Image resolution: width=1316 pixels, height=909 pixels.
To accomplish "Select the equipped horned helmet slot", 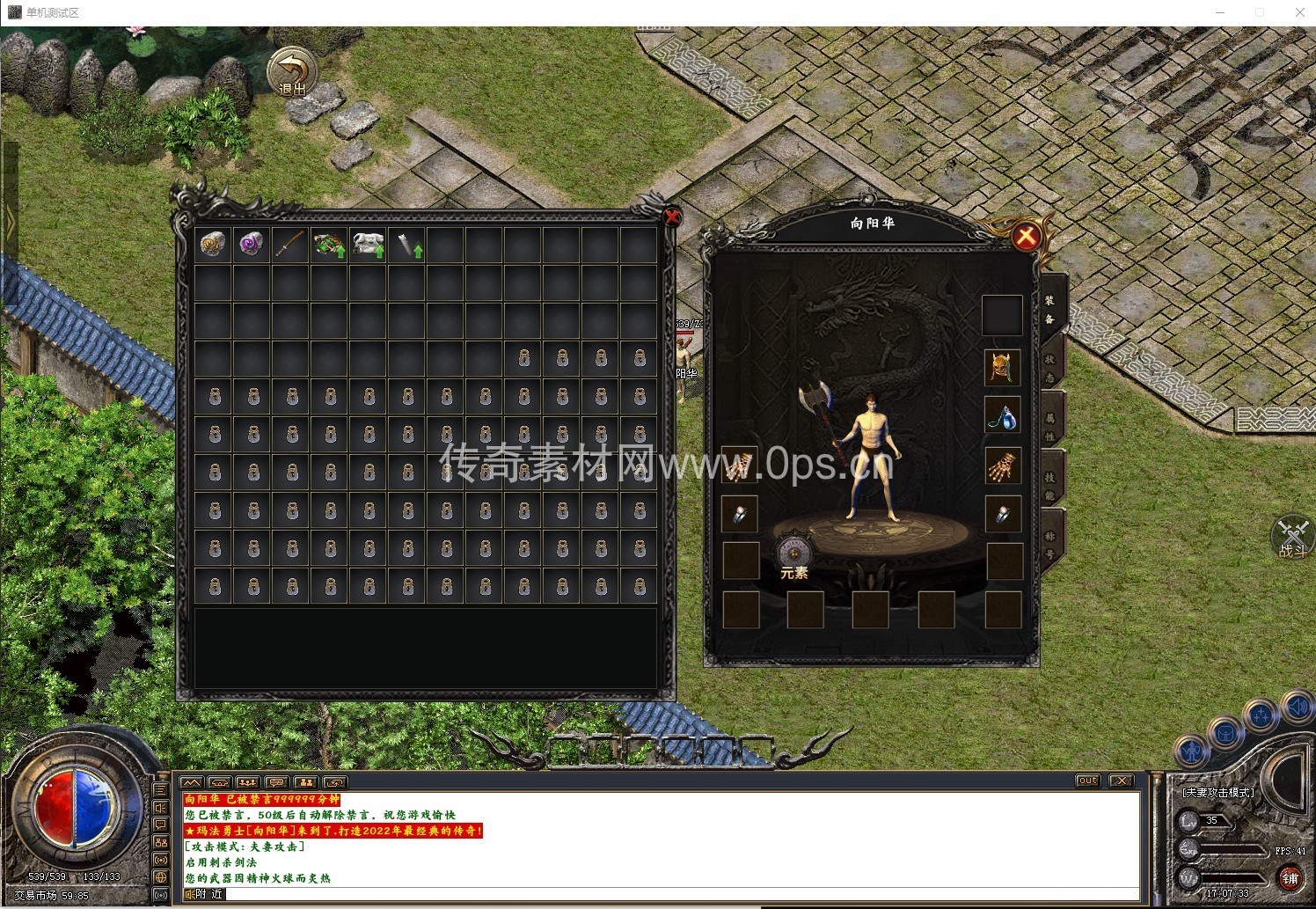I will pos(1002,368).
